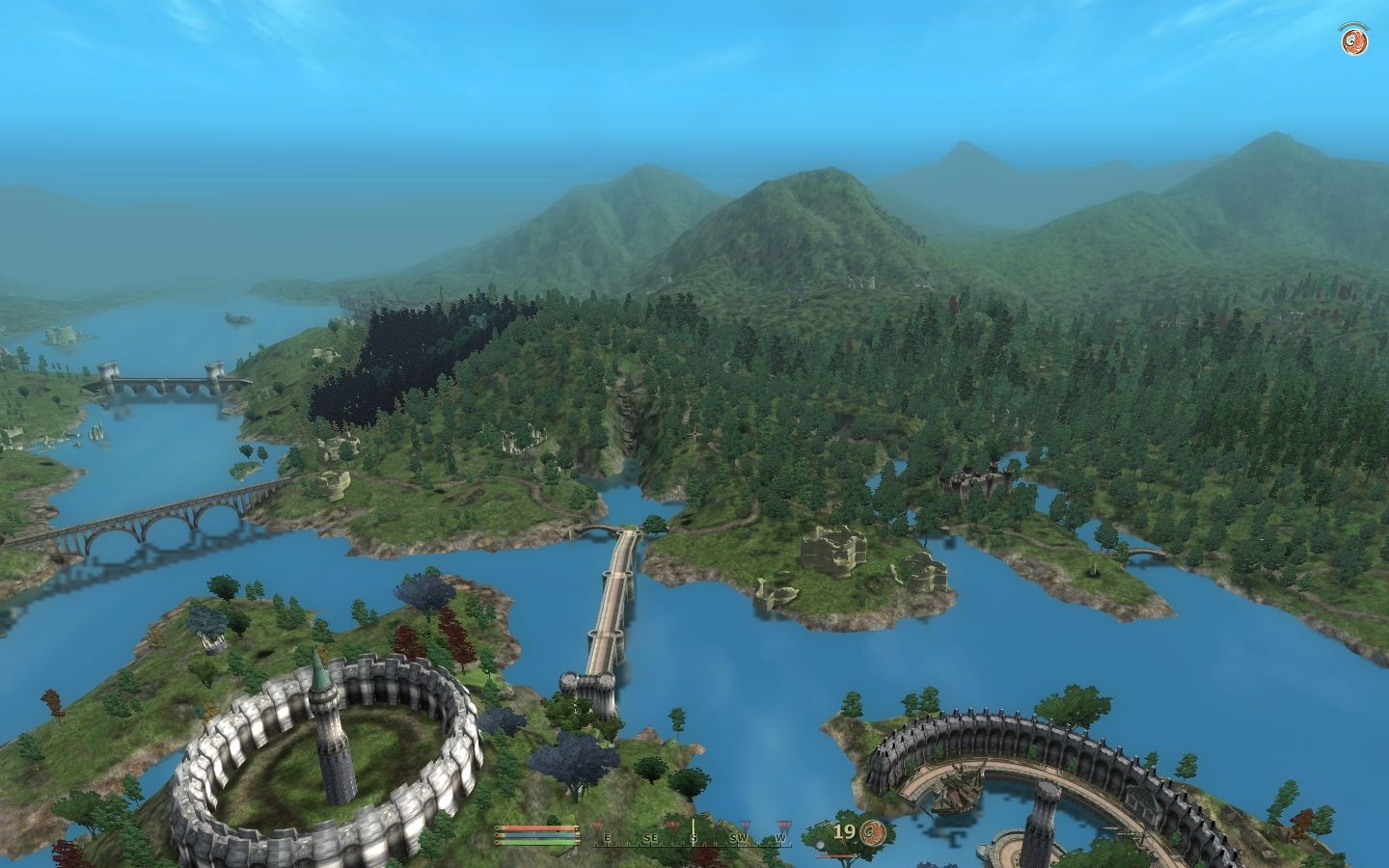Click the green fatigue bar

pos(535,843)
